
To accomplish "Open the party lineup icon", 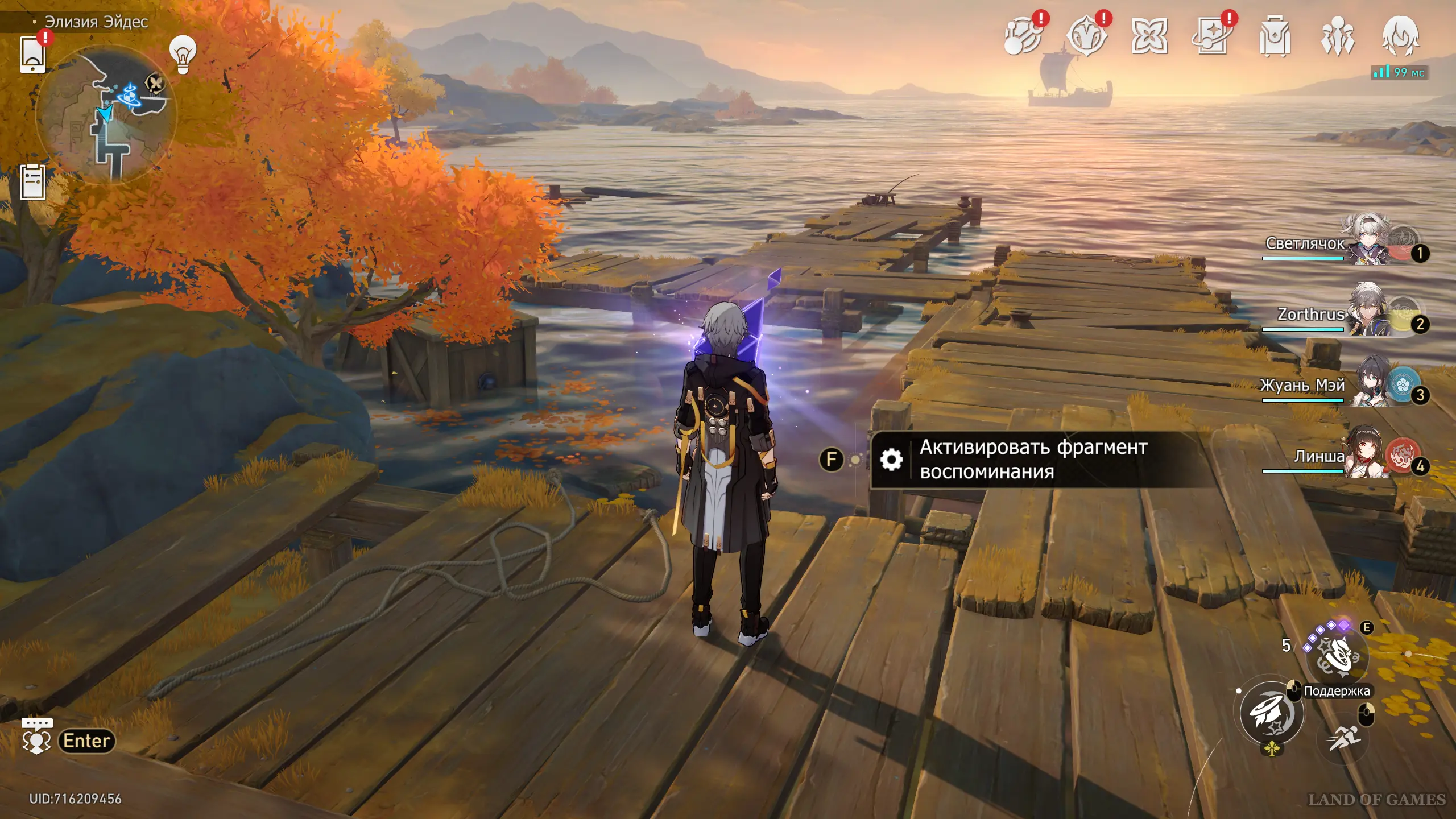I will click(1338, 37).
